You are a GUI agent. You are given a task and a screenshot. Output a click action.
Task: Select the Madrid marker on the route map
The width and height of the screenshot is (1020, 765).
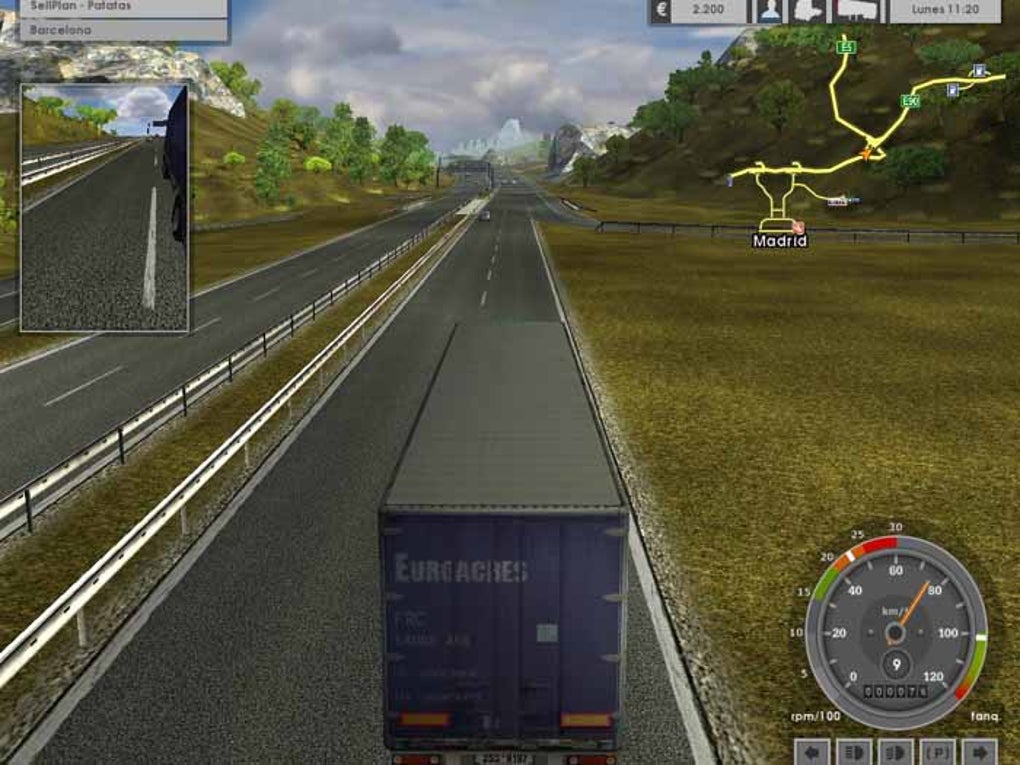coord(779,240)
